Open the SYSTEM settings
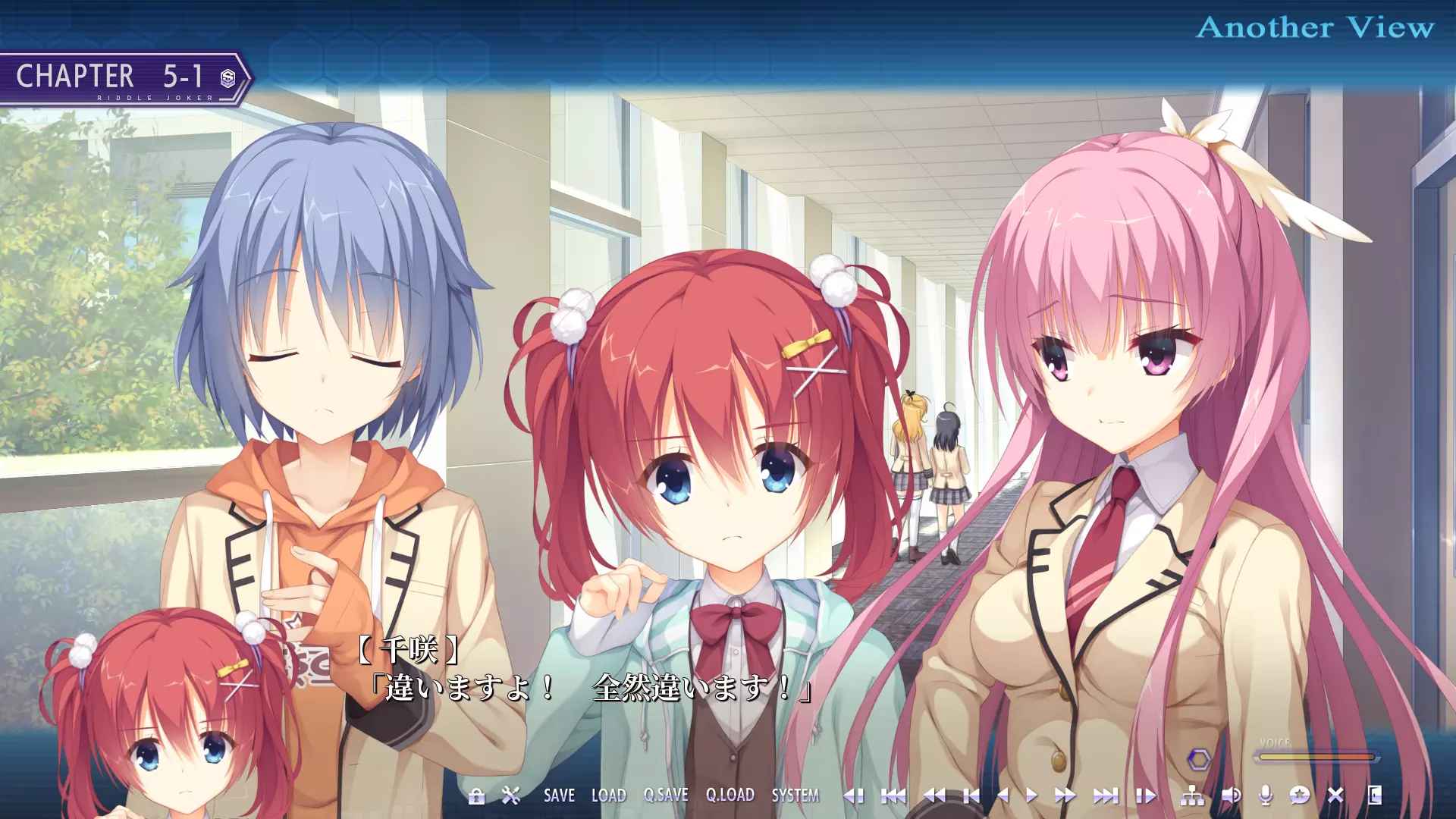The width and height of the screenshot is (1456, 819). (x=795, y=795)
